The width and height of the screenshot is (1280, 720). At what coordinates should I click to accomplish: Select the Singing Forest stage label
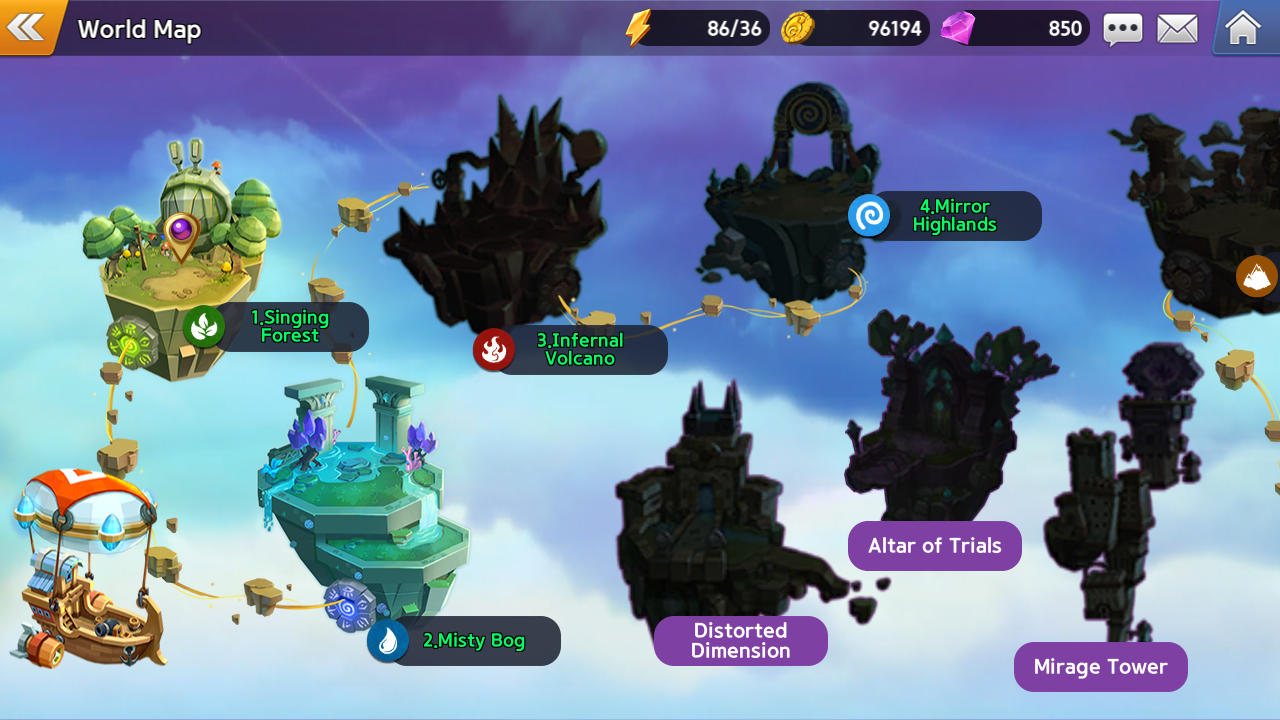tap(288, 327)
